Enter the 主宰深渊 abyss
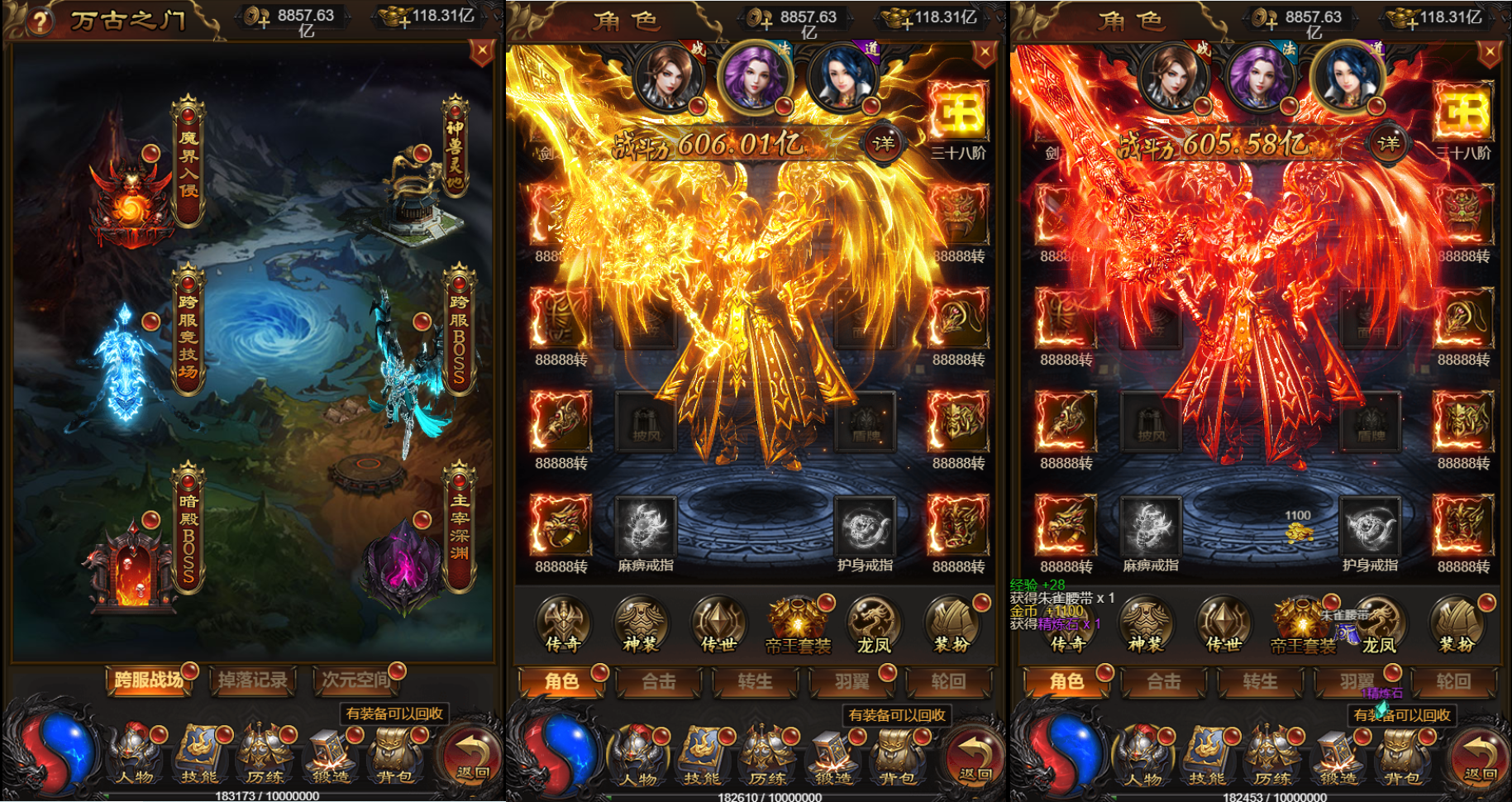Screen dimensions: 1512x802 click(459, 528)
